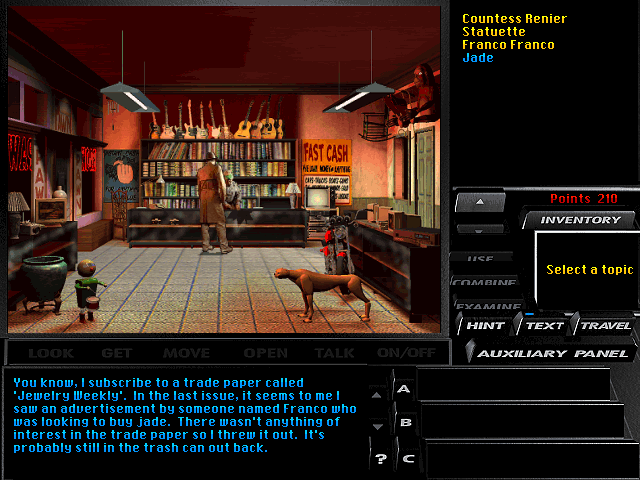Click the Hint button

tap(485, 325)
